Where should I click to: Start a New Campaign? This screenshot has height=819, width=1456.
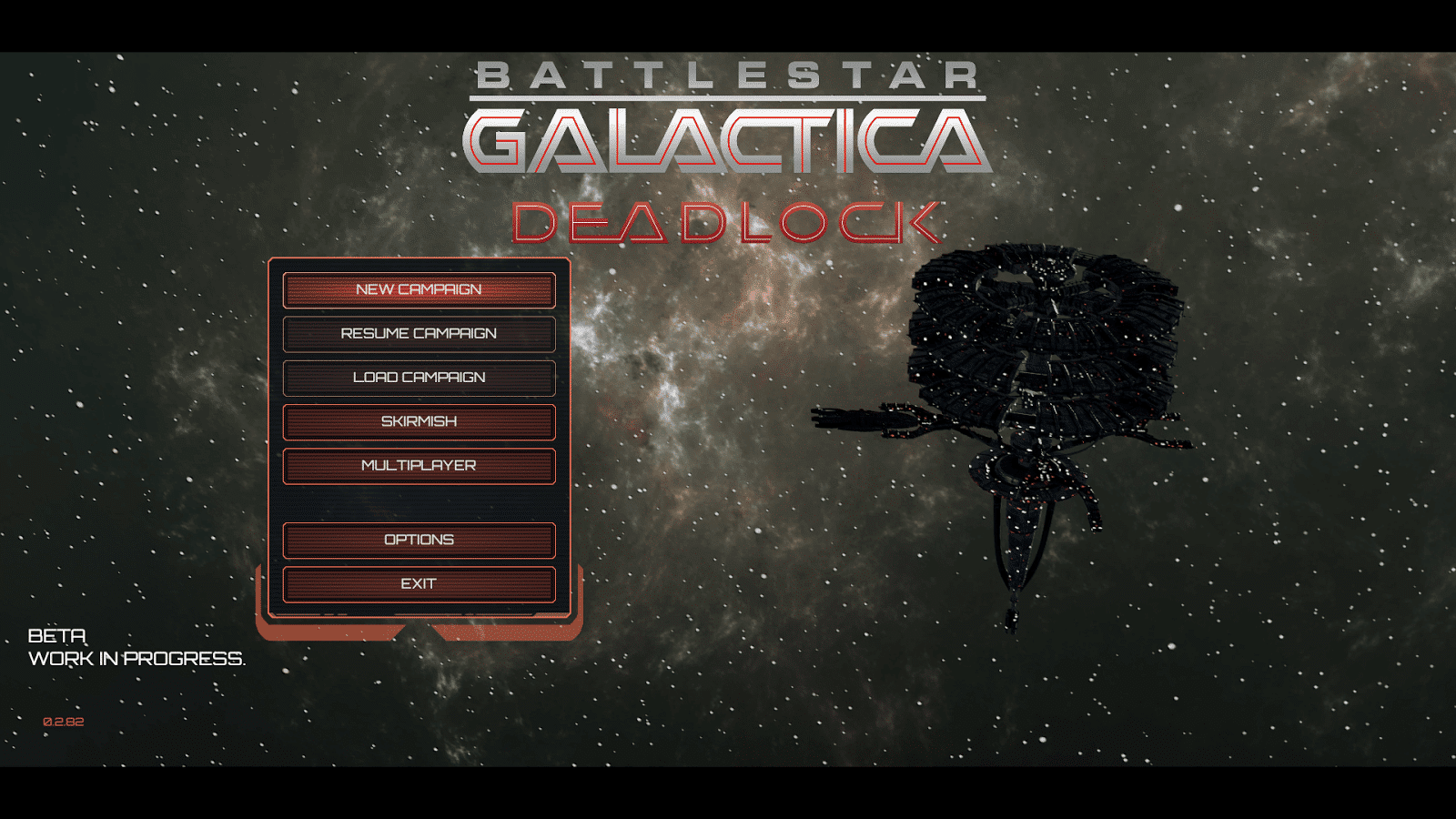tap(419, 289)
